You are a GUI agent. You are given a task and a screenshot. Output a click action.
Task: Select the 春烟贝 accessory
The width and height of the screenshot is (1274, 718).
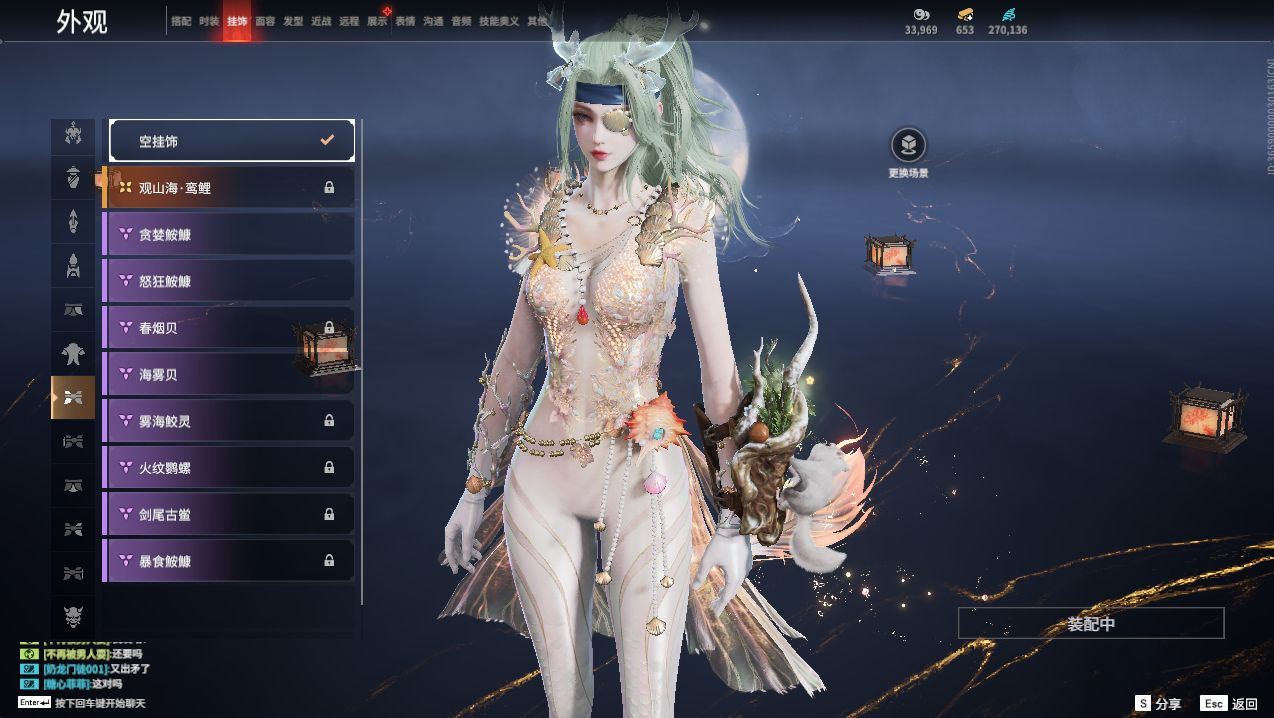coord(229,328)
